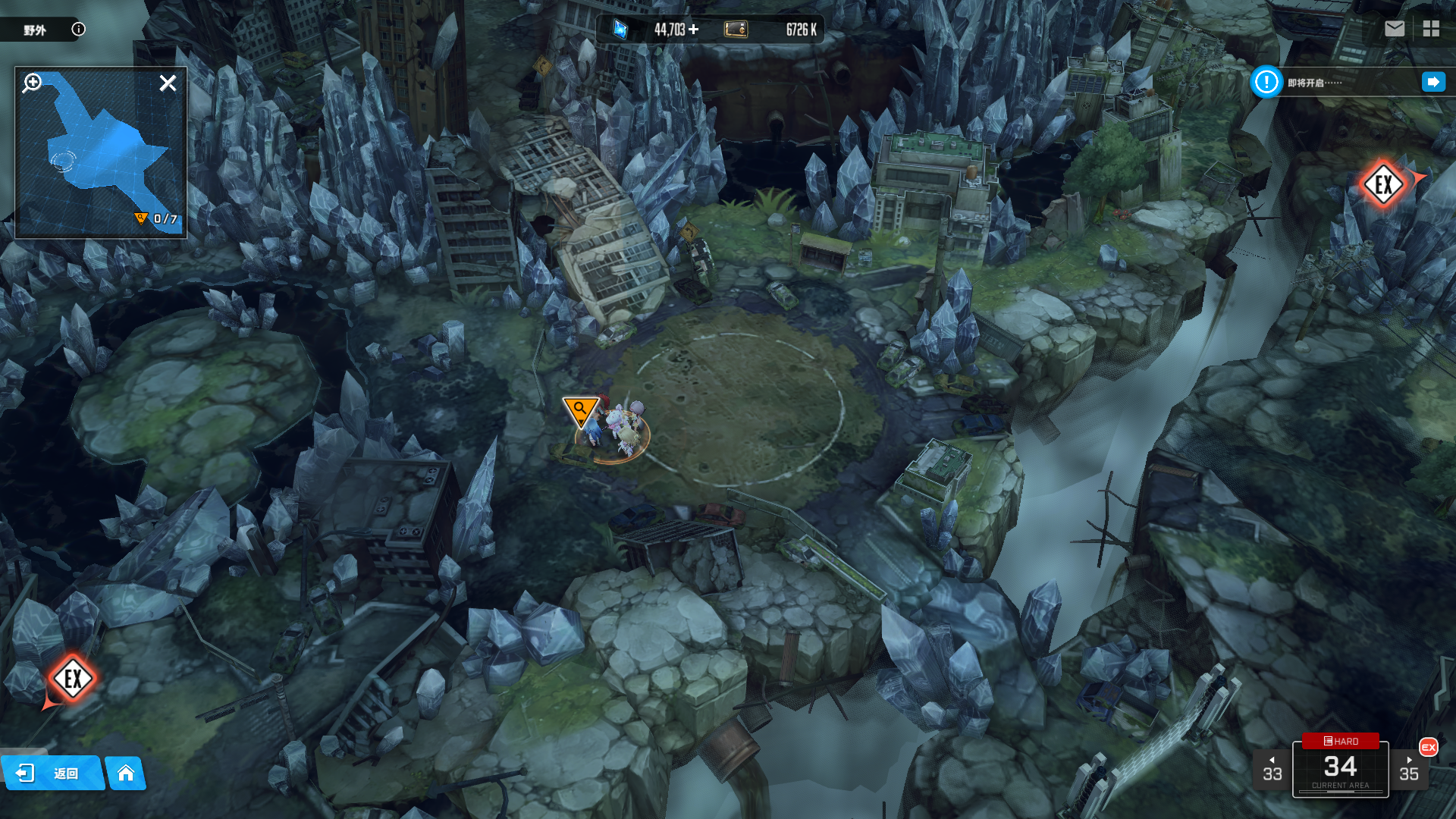Image resolution: width=1456 pixels, height=819 pixels.
Task: Open the mailbox envelope icon
Action: pyautogui.click(x=1394, y=29)
